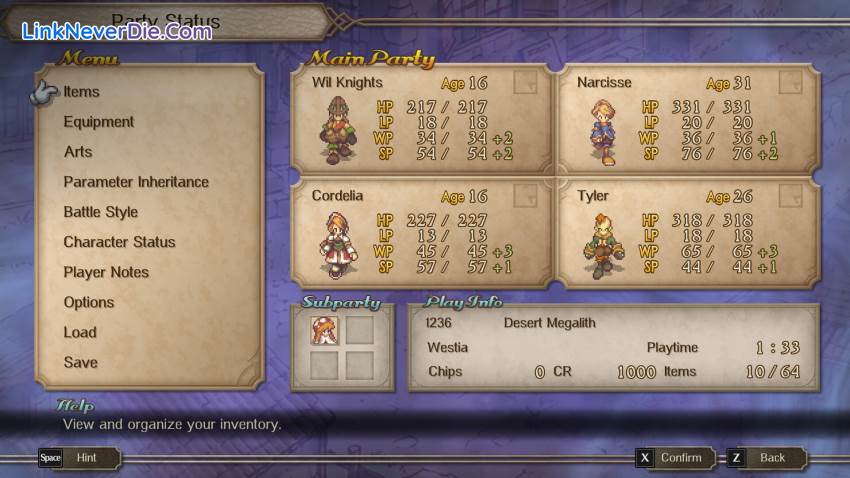Click the Confirm button
This screenshot has height=478, width=850.
click(673, 458)
